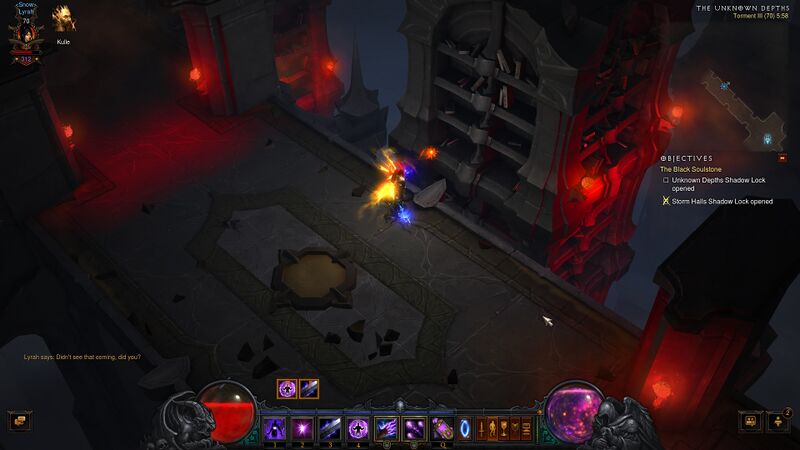
Task: Open the chat button in the bottom-left corner
Action: pyautogui.click(x=18, y=421)
